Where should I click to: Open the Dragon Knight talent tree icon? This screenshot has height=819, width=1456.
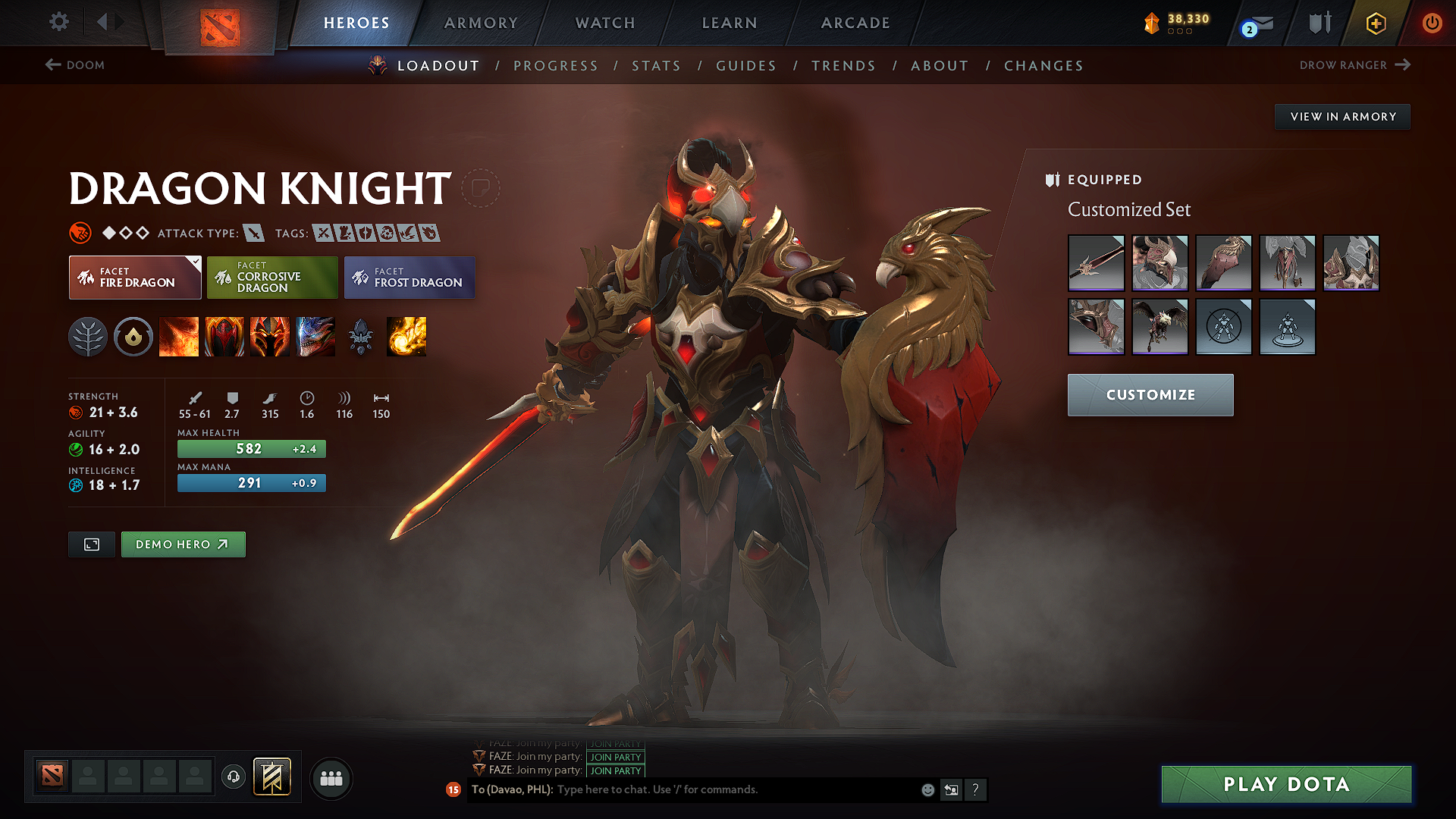click(89, 337)
